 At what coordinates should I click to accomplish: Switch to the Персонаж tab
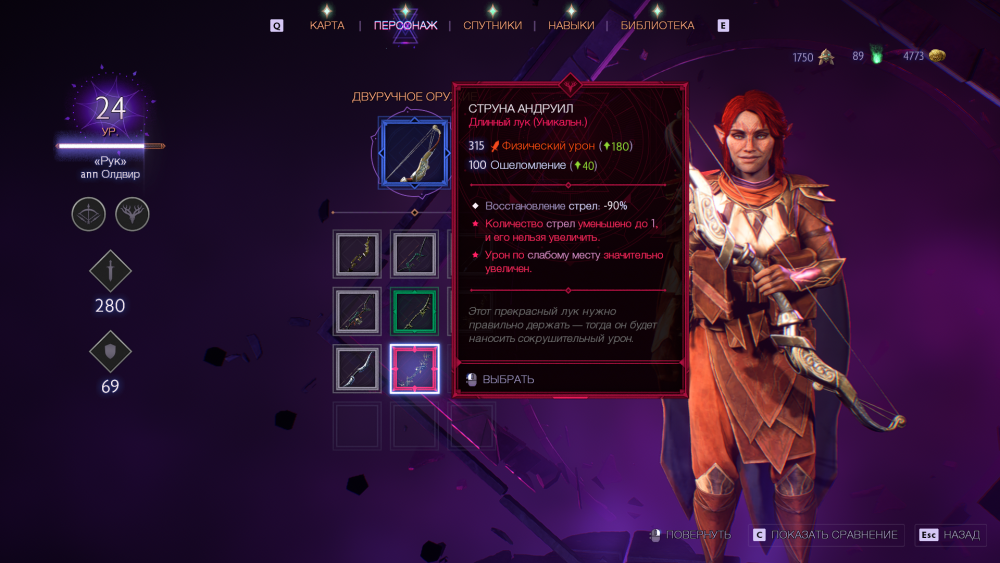[x=405, y=25]
